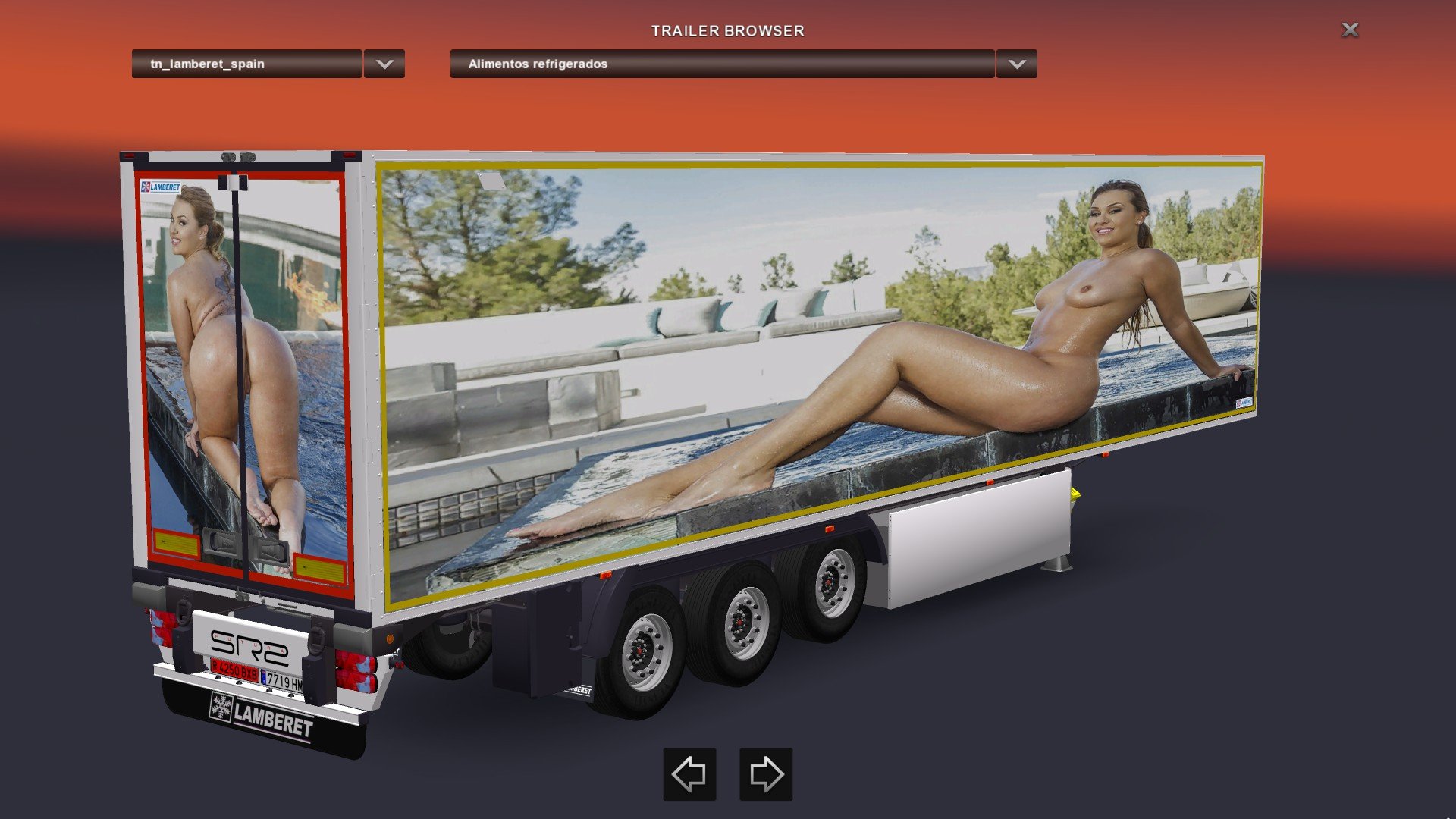Show the next trailer with right arrow
1456x819 pixels.
coord(766,774)
